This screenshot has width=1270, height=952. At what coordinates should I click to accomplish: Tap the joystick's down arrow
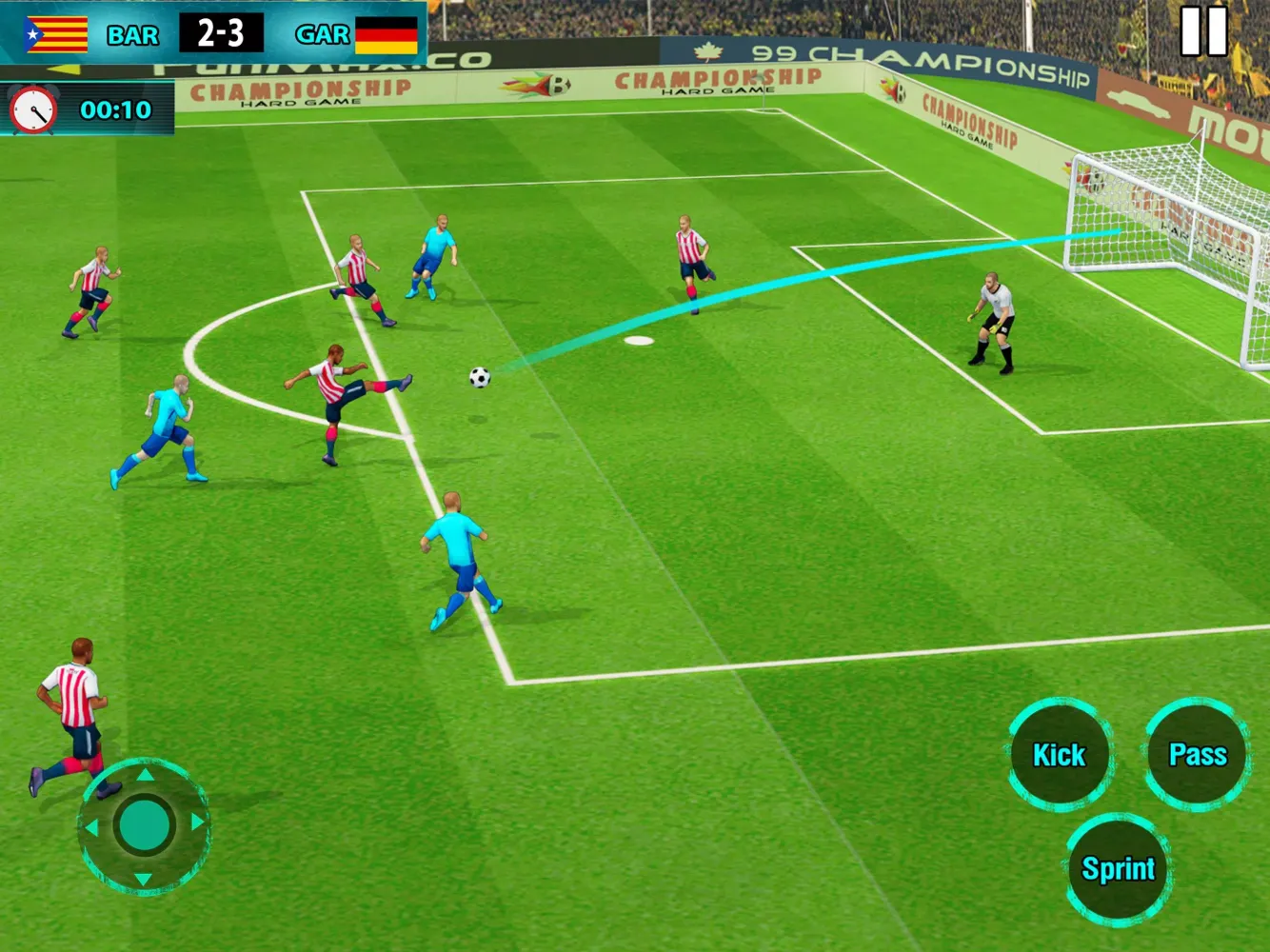143,878
